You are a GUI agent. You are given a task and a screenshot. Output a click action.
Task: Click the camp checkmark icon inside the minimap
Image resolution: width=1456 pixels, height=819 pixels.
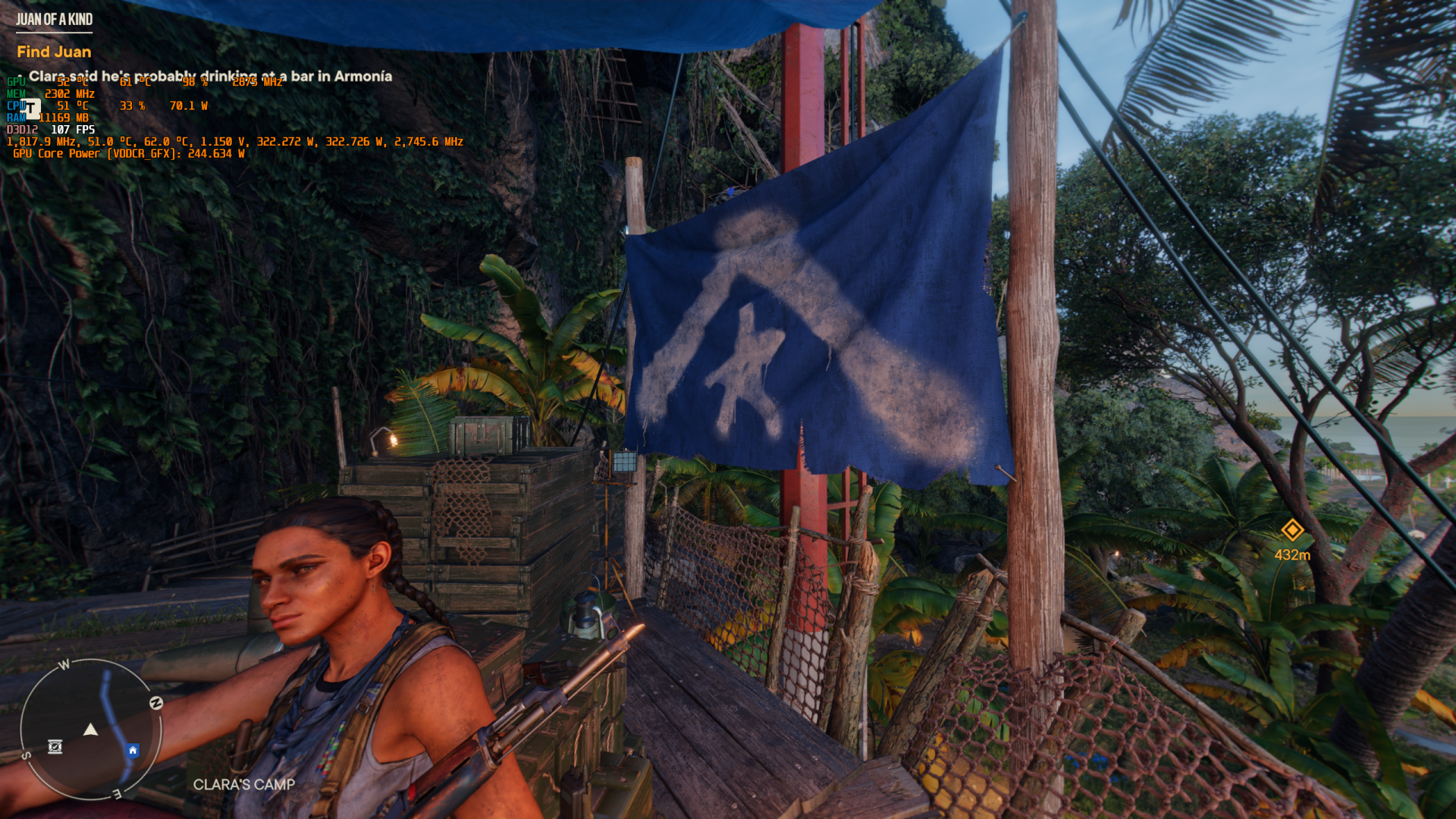pyautogui.click(x=55, y=746)
